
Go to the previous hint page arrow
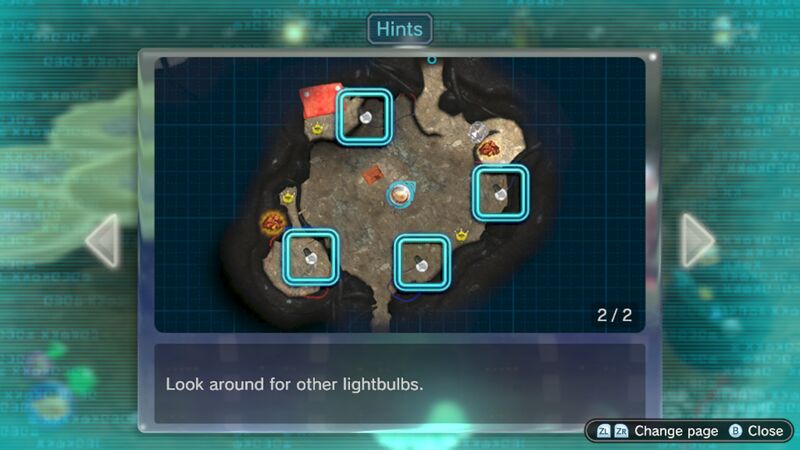103,241
